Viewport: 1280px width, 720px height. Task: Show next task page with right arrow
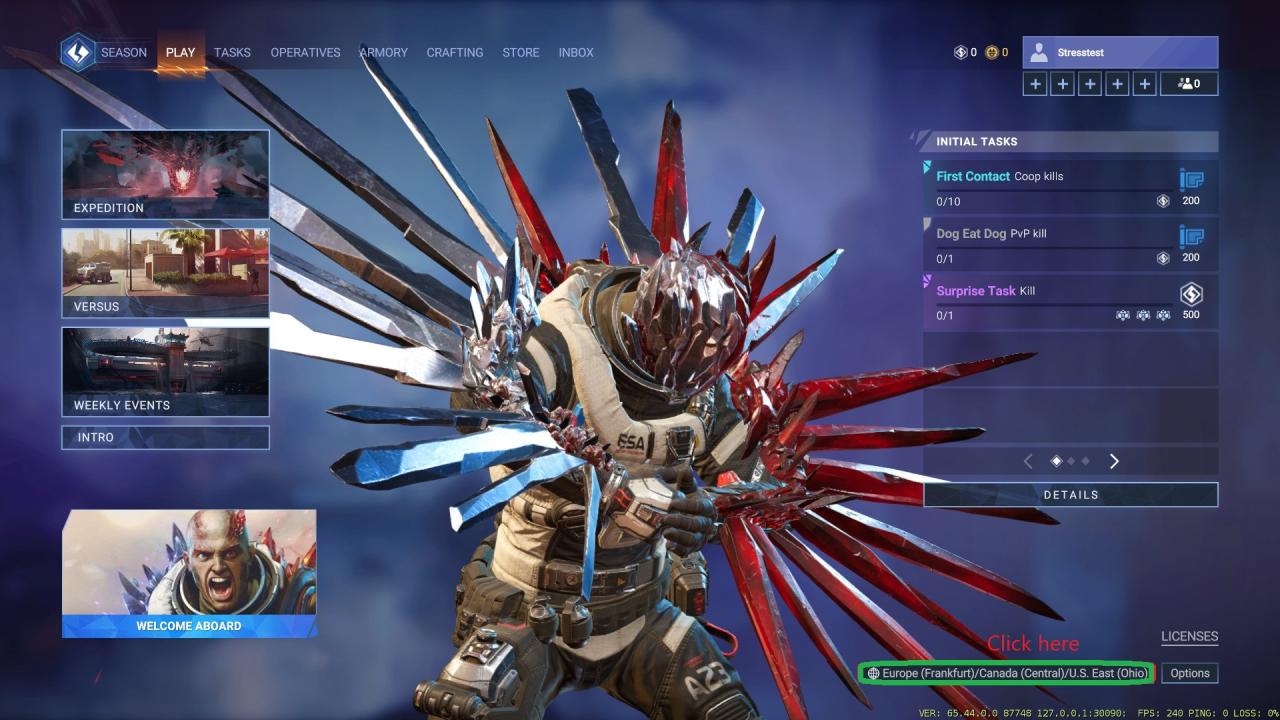tap(1114, 461)
